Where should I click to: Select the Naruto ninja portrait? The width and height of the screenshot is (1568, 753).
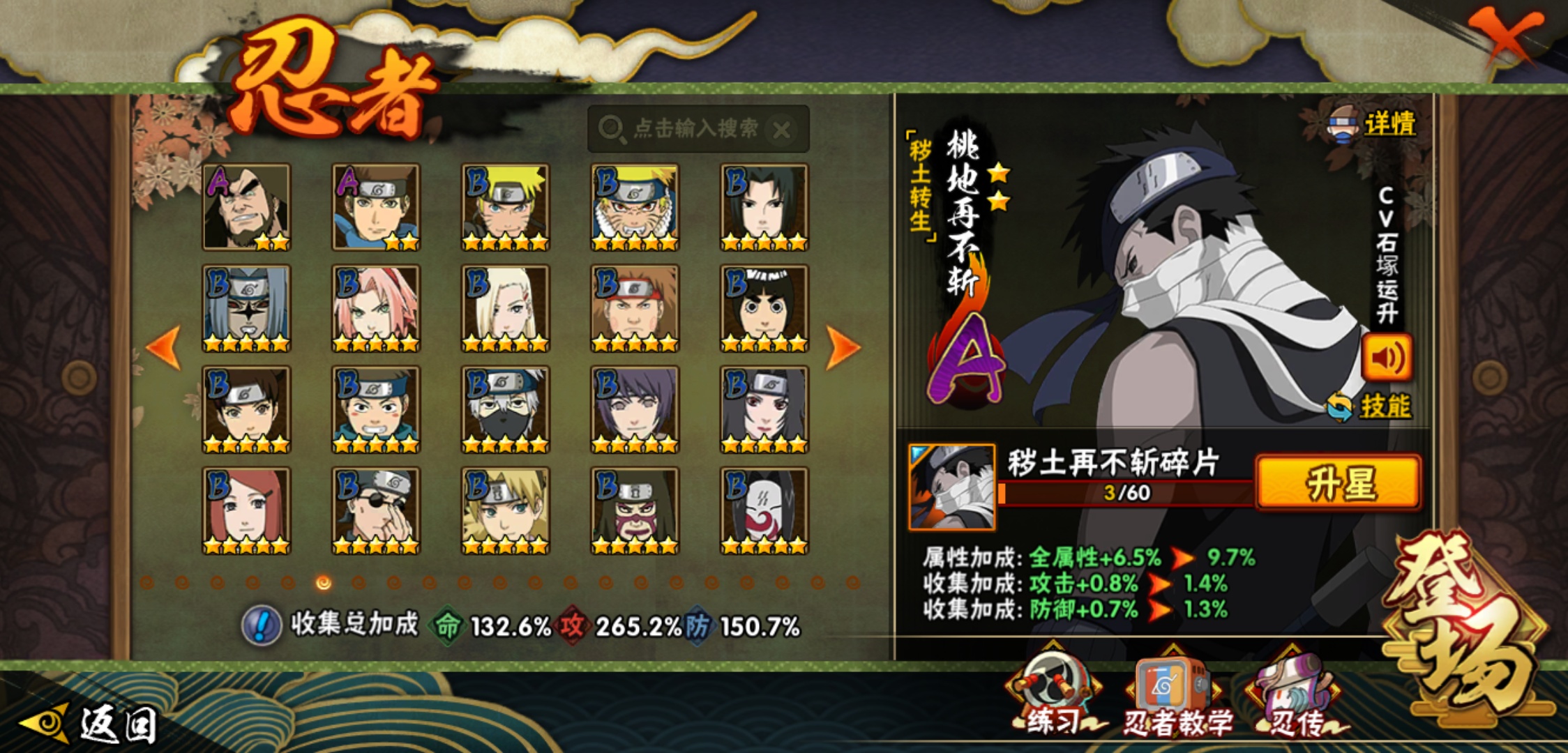click(x=505, y=207)
